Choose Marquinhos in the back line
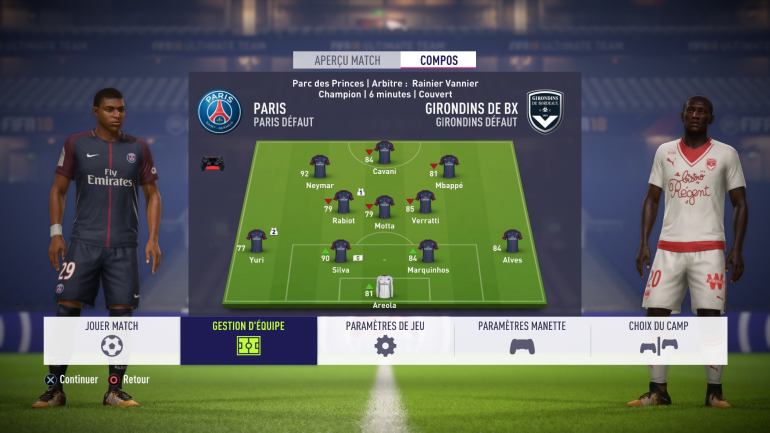Screen dimensions: 770x433 click(428, 250)
